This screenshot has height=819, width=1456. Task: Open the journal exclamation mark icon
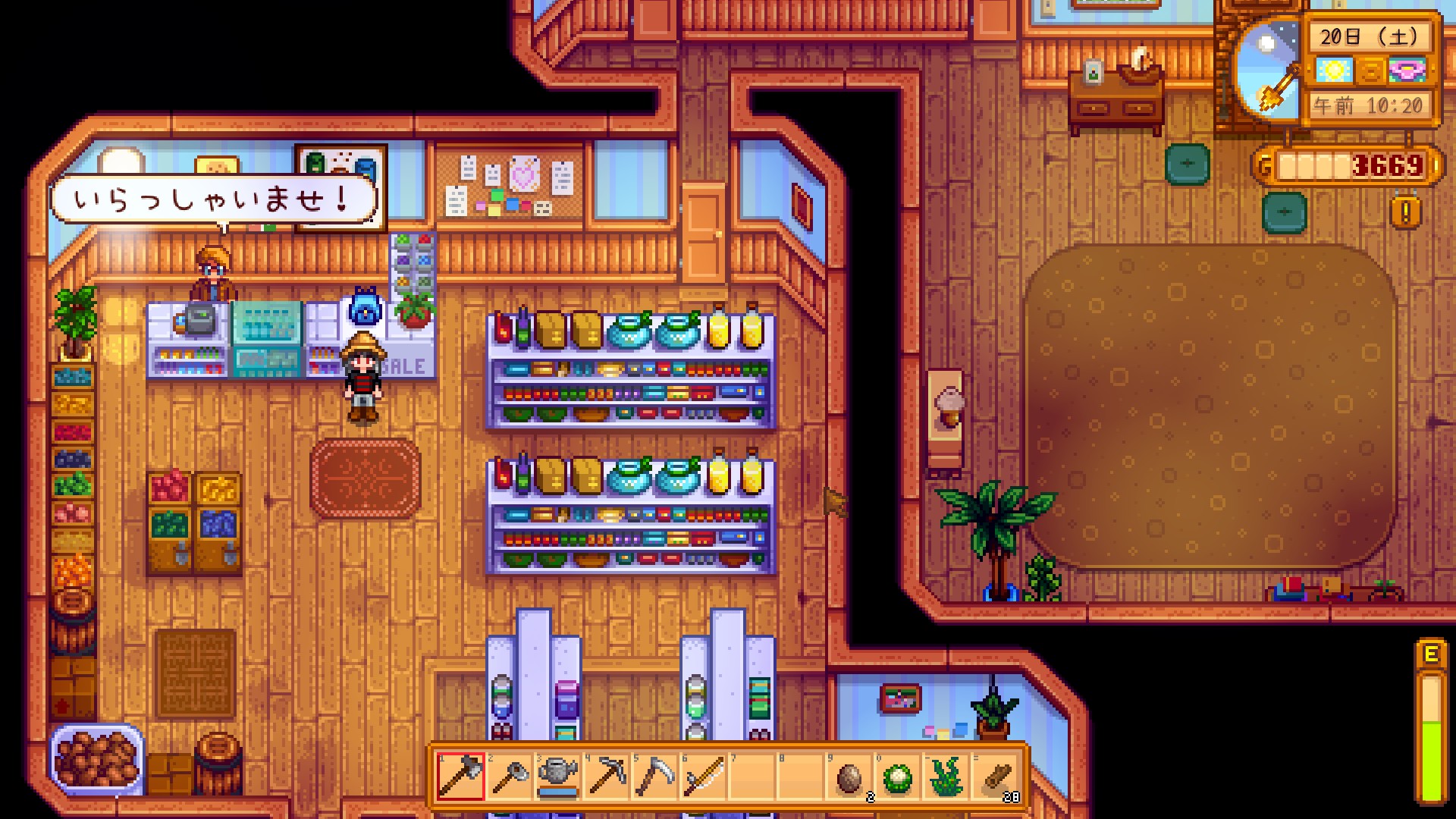1405,212
